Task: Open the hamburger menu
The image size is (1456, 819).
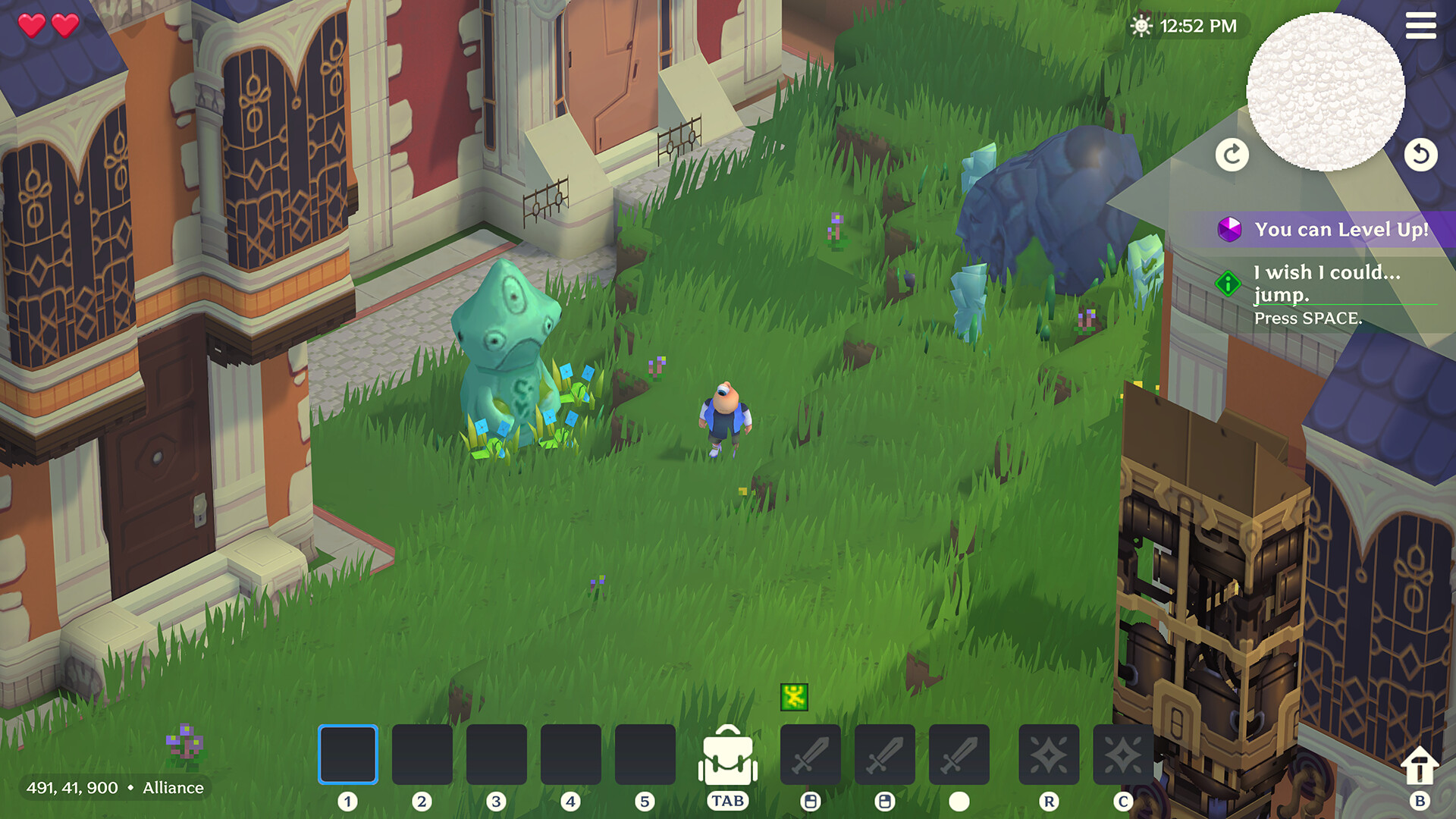Action: tap(1422, 26)
